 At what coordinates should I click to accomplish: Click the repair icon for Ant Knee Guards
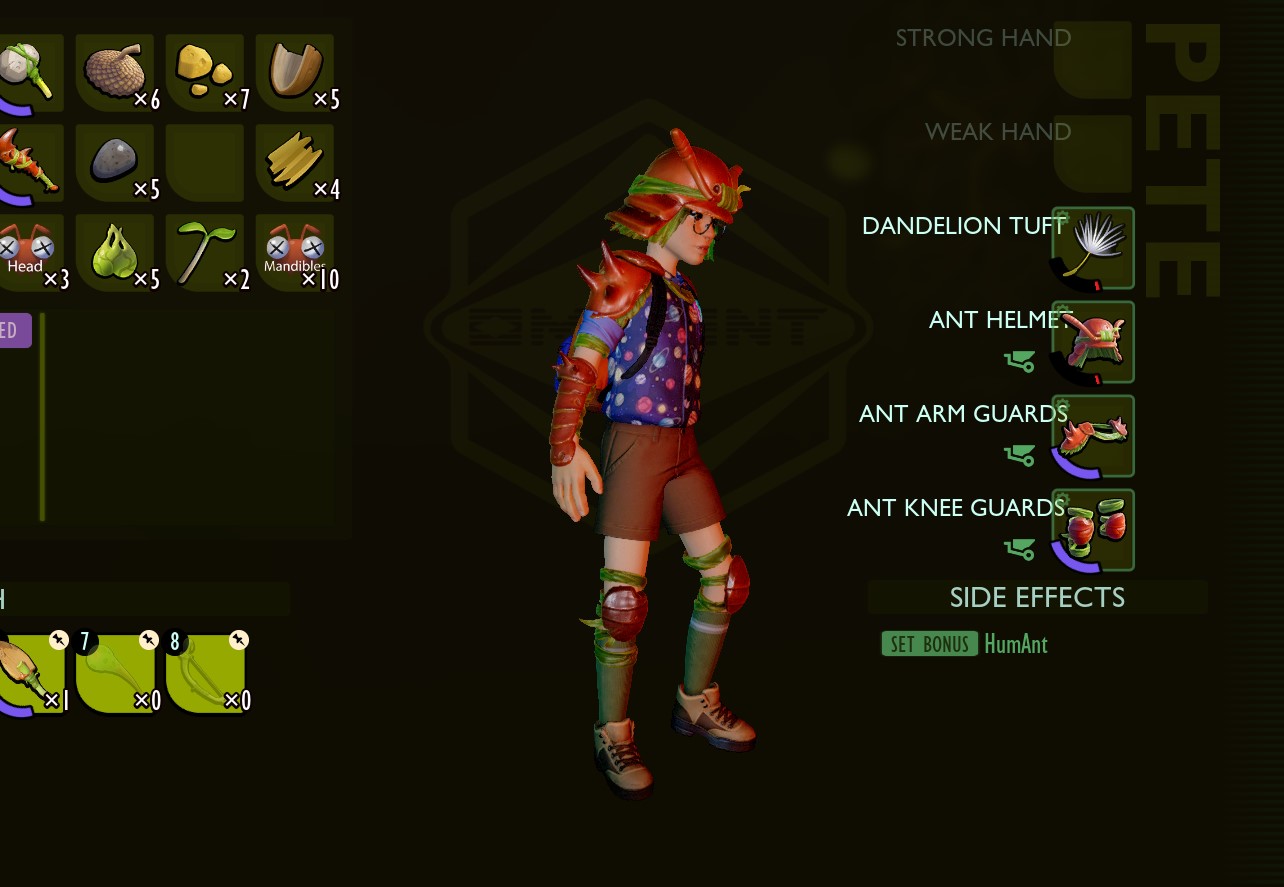point(1019,549)
